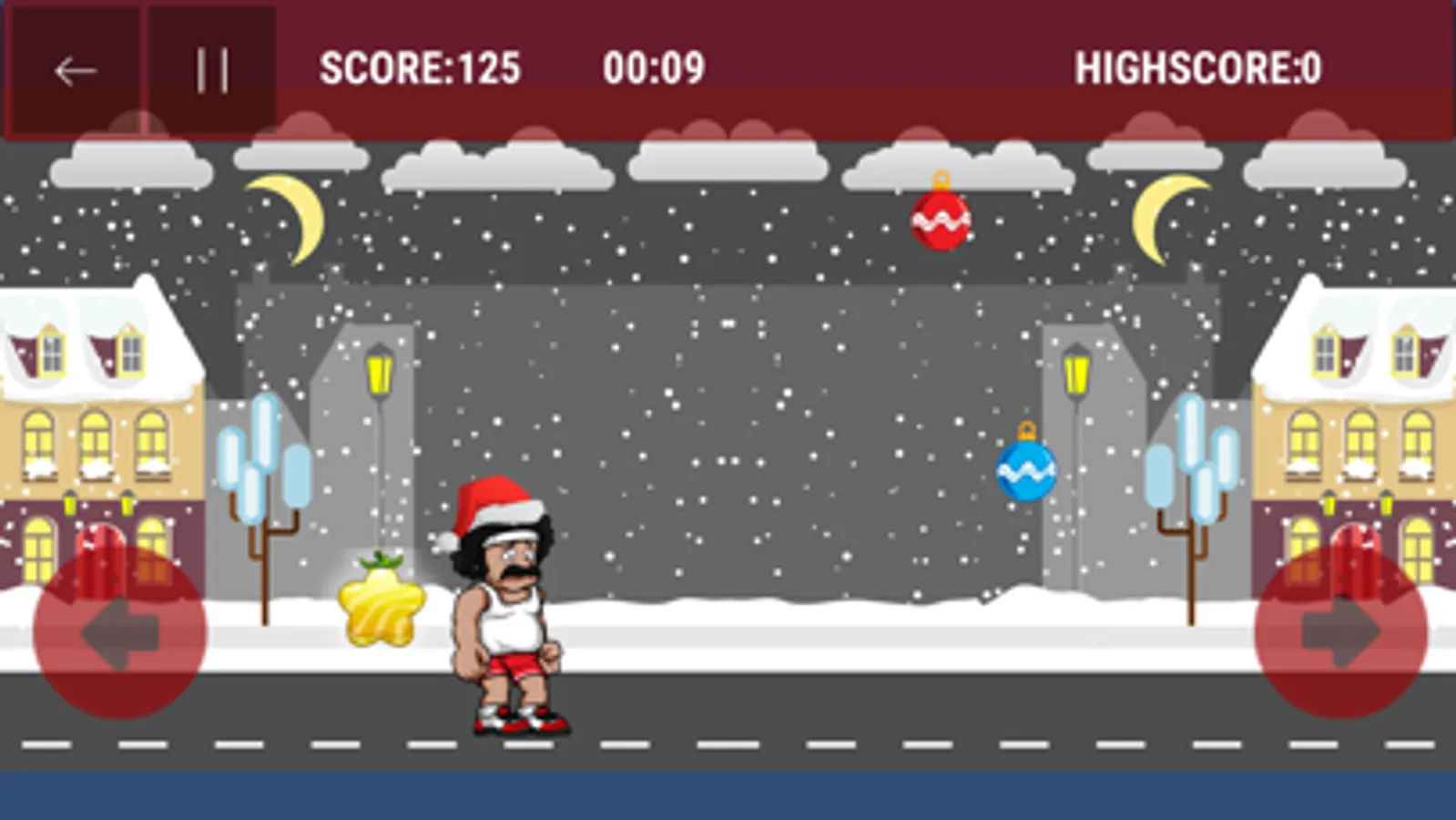Tap the back arrow to exit the game
The width and height of the screenshot is (1456, 820).
point(74,70)
